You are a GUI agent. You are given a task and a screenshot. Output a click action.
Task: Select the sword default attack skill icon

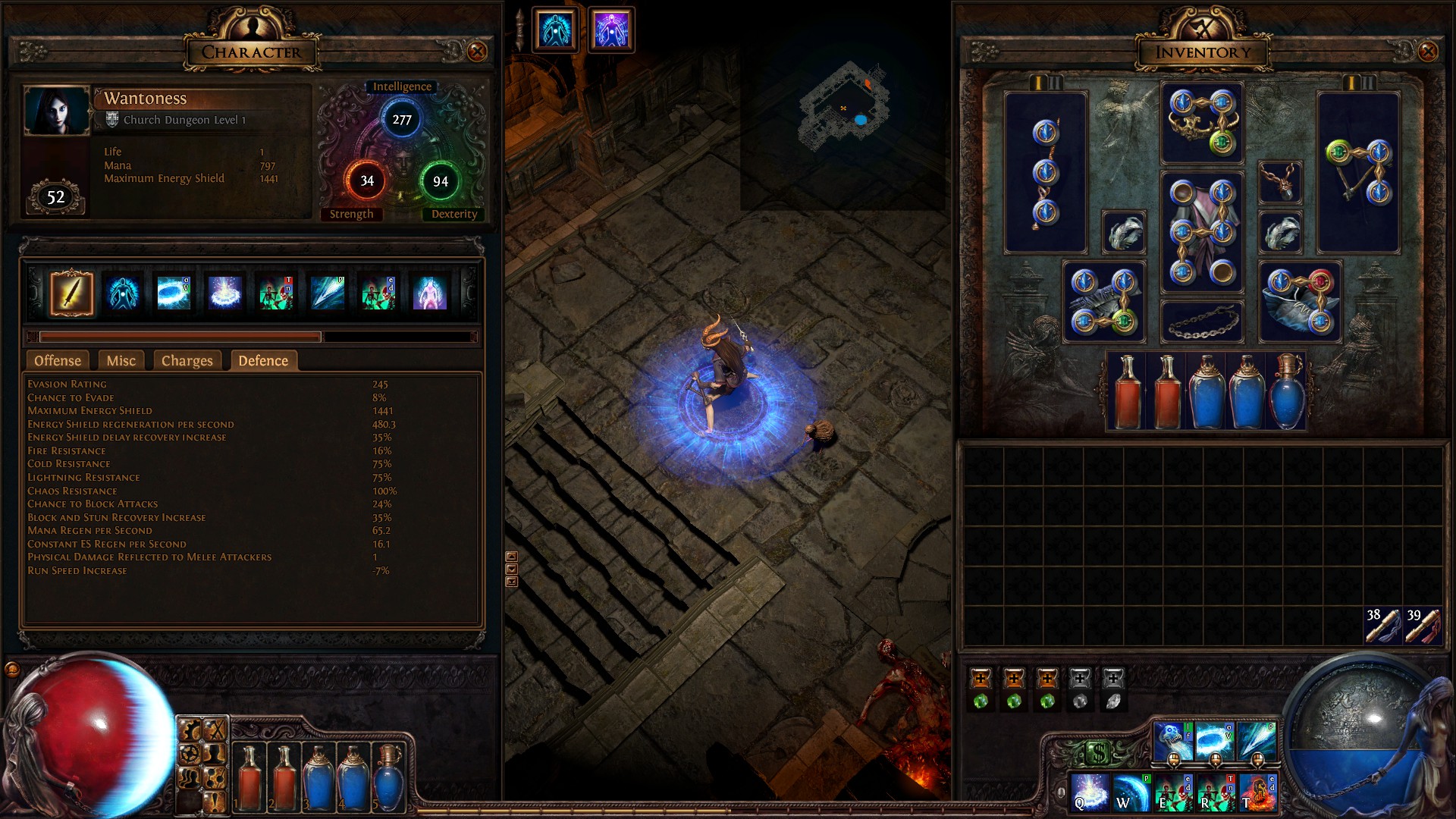click(x=72, y=293)
